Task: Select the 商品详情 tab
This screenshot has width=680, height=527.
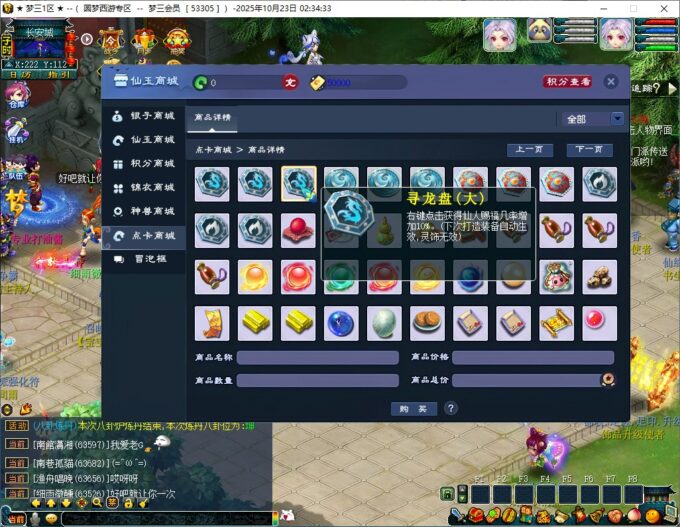Action: pyautogui.click(x=212, y=118)
